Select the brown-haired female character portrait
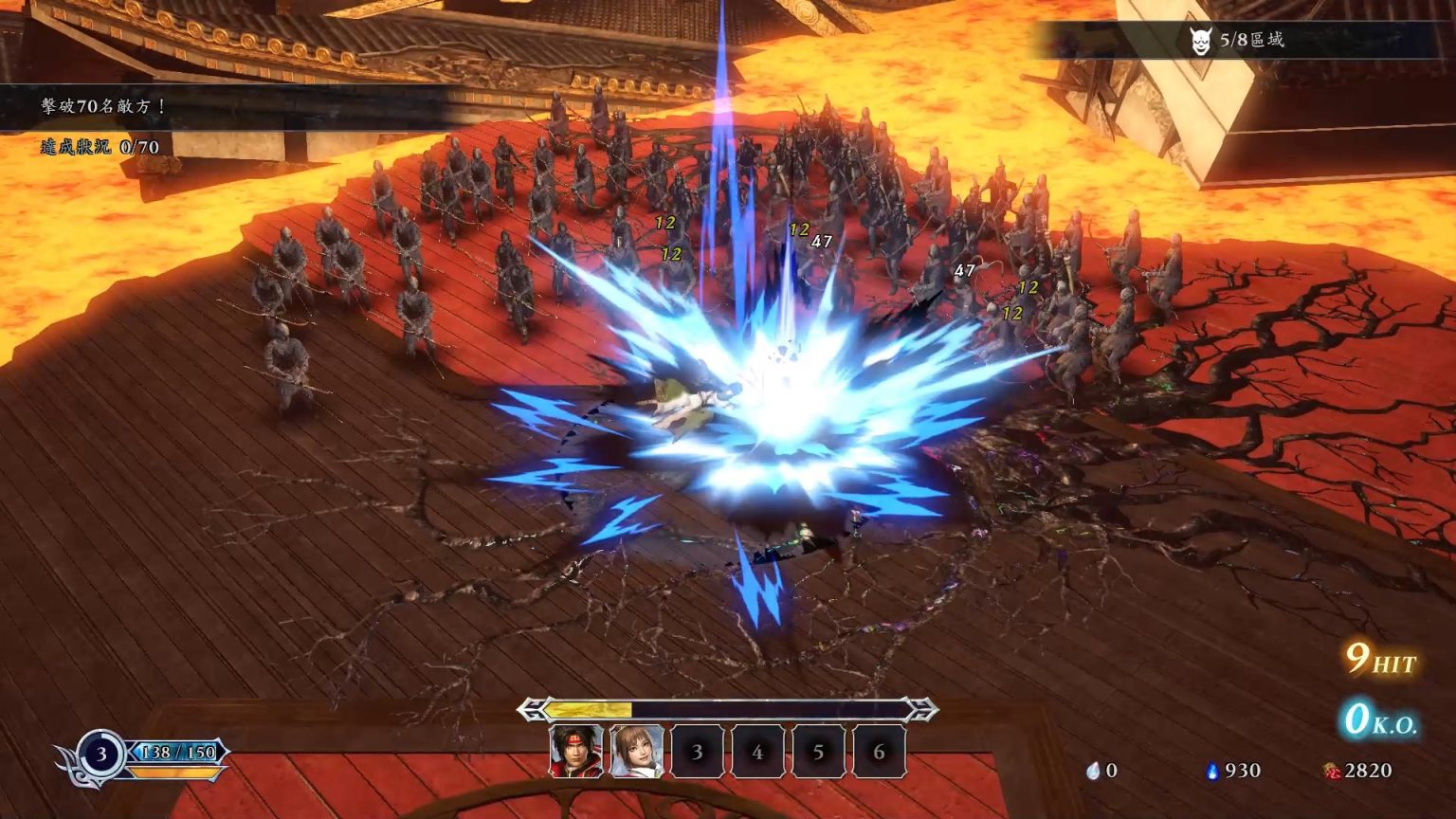1456x819 pixels. (x=636, y=752)
